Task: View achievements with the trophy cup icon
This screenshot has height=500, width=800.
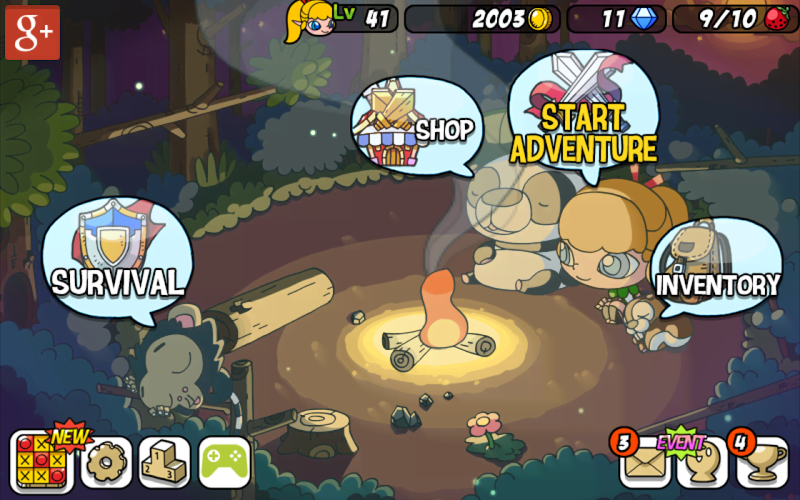Action: (x=762, y=462)
